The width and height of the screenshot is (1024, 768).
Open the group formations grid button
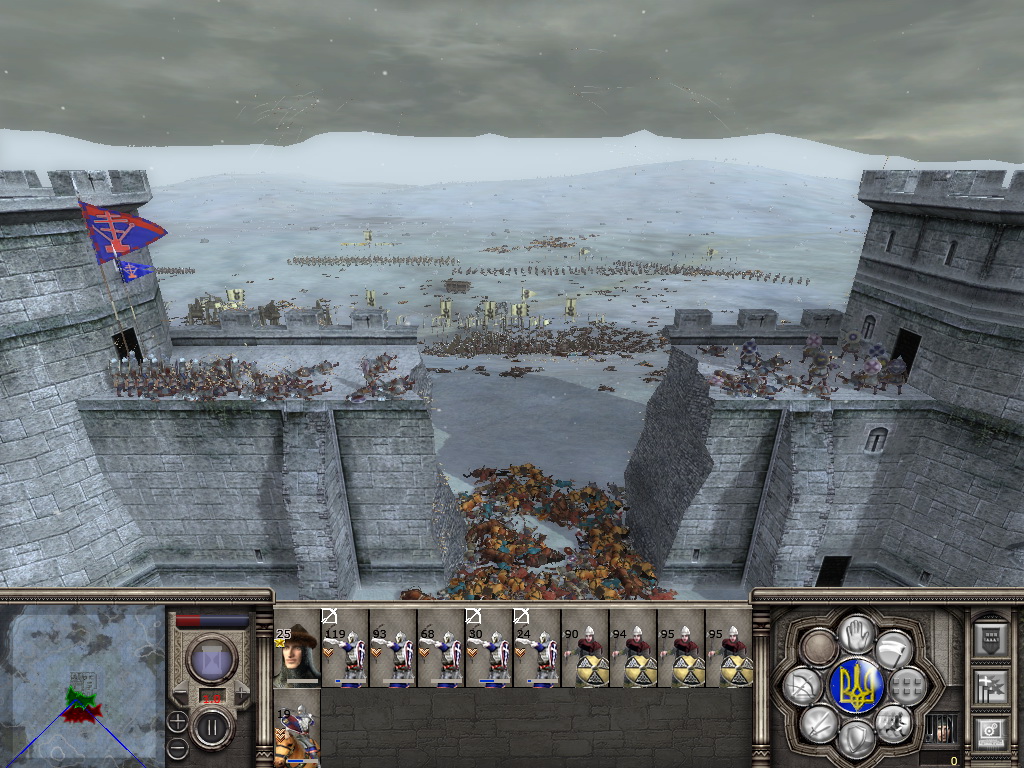908,685
